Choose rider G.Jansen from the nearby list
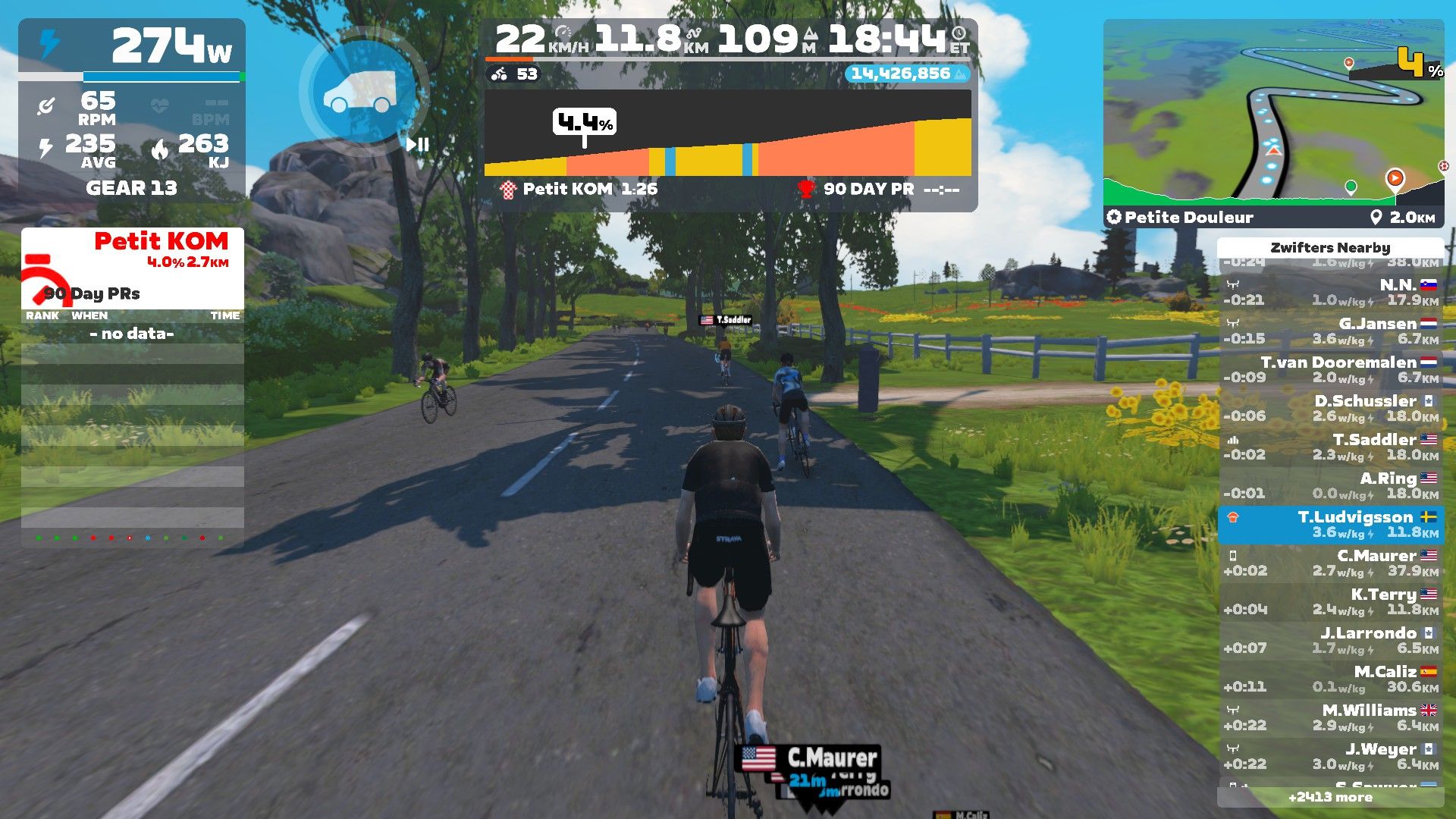Viewport: 1456px width, 819px height. tap(1331, 331)
